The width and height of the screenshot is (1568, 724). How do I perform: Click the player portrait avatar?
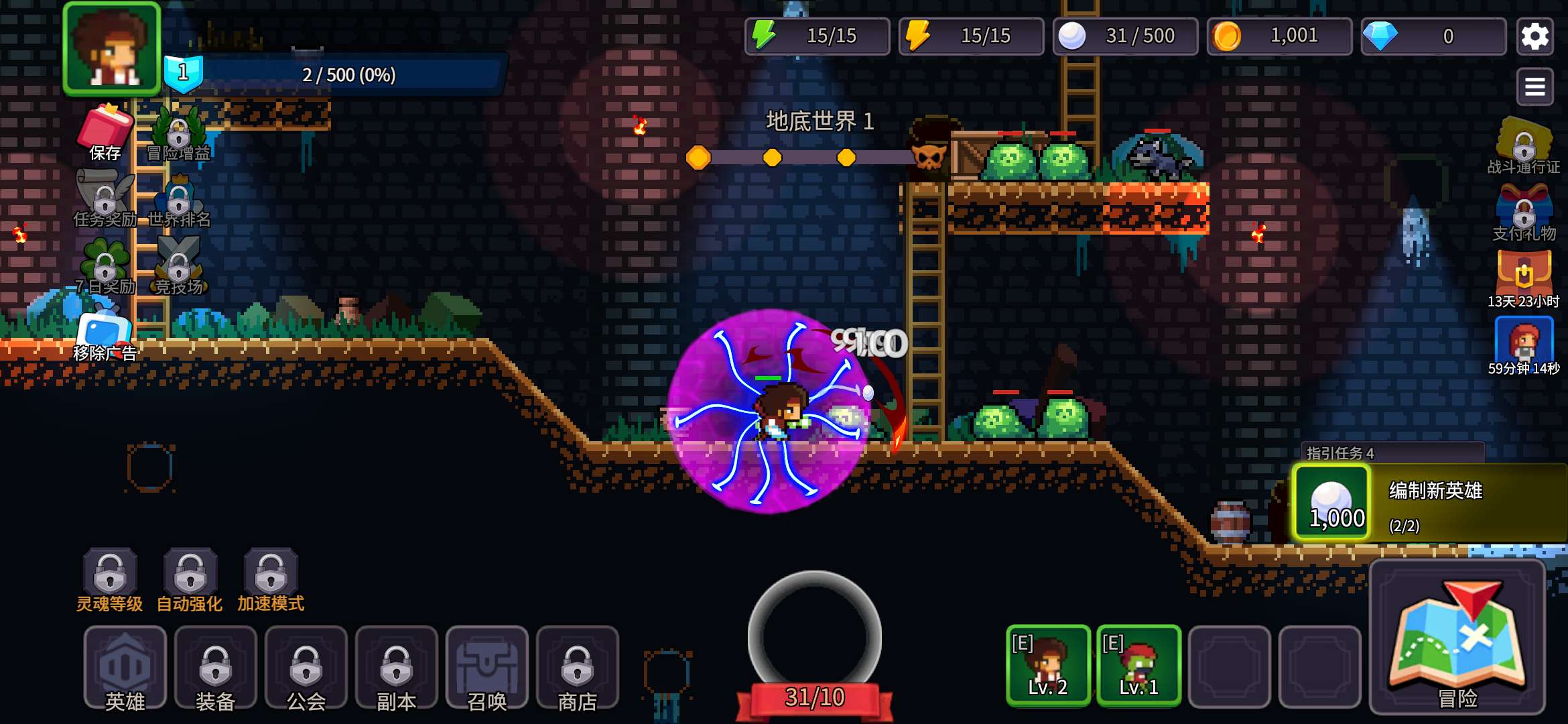pyautogui.click(x=112, y=48)
